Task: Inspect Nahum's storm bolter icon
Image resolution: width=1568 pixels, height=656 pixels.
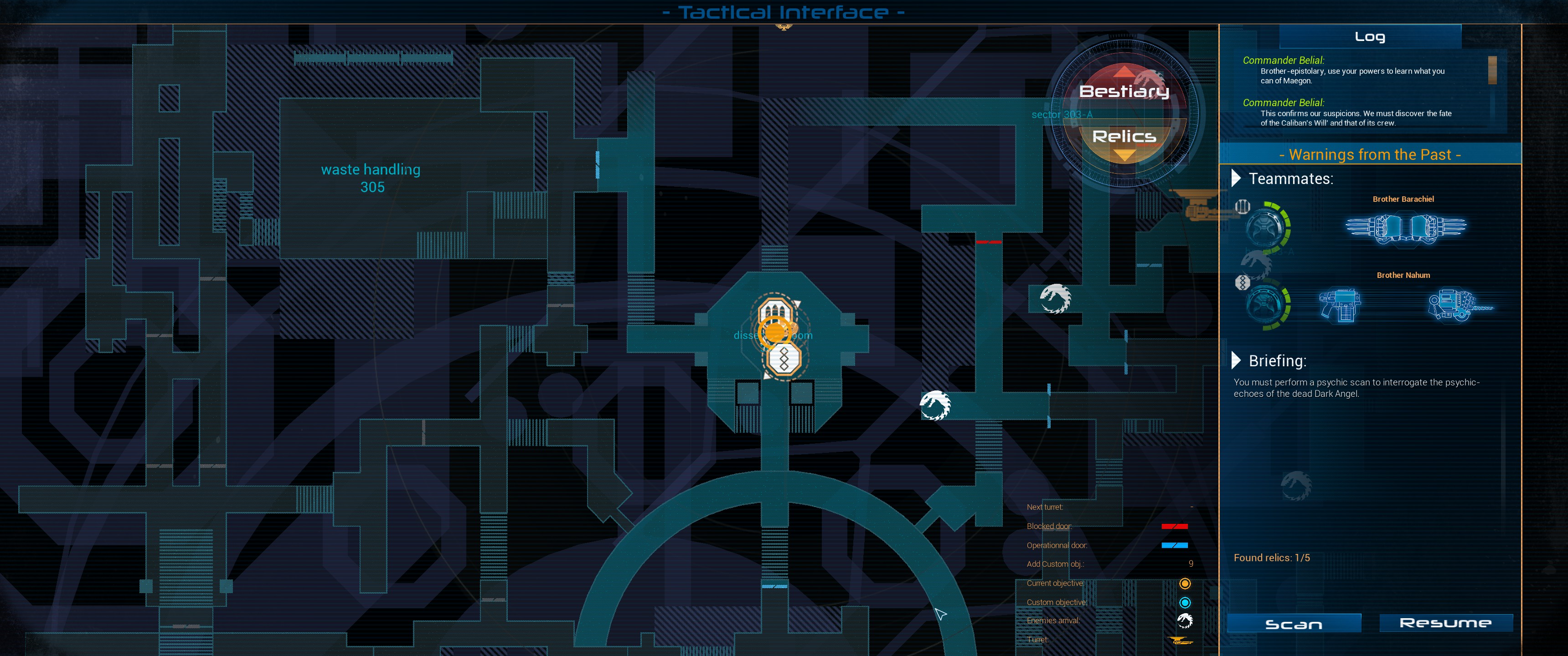Action: pos(1340,305)
